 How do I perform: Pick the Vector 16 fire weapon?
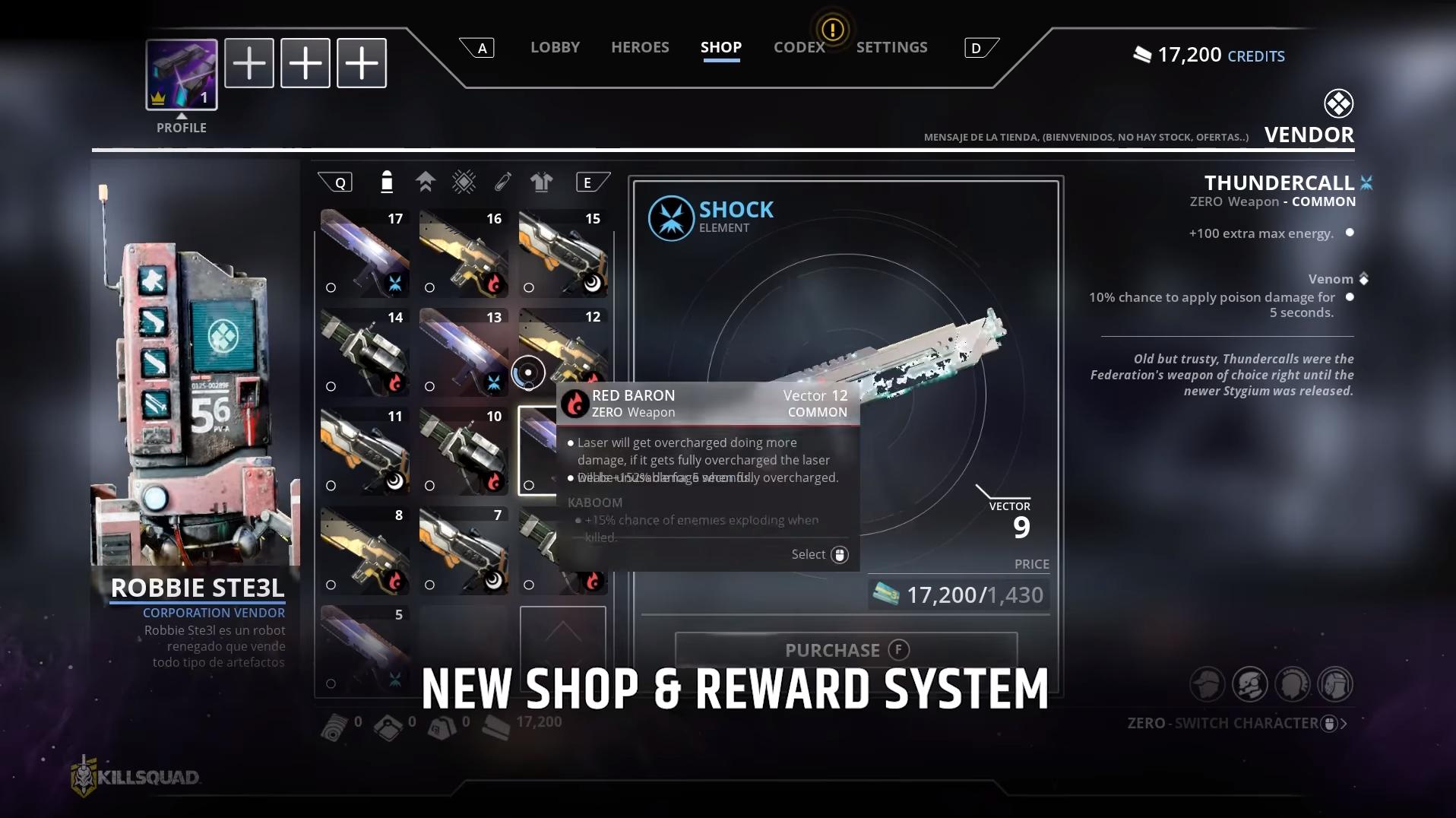(464, 253)
